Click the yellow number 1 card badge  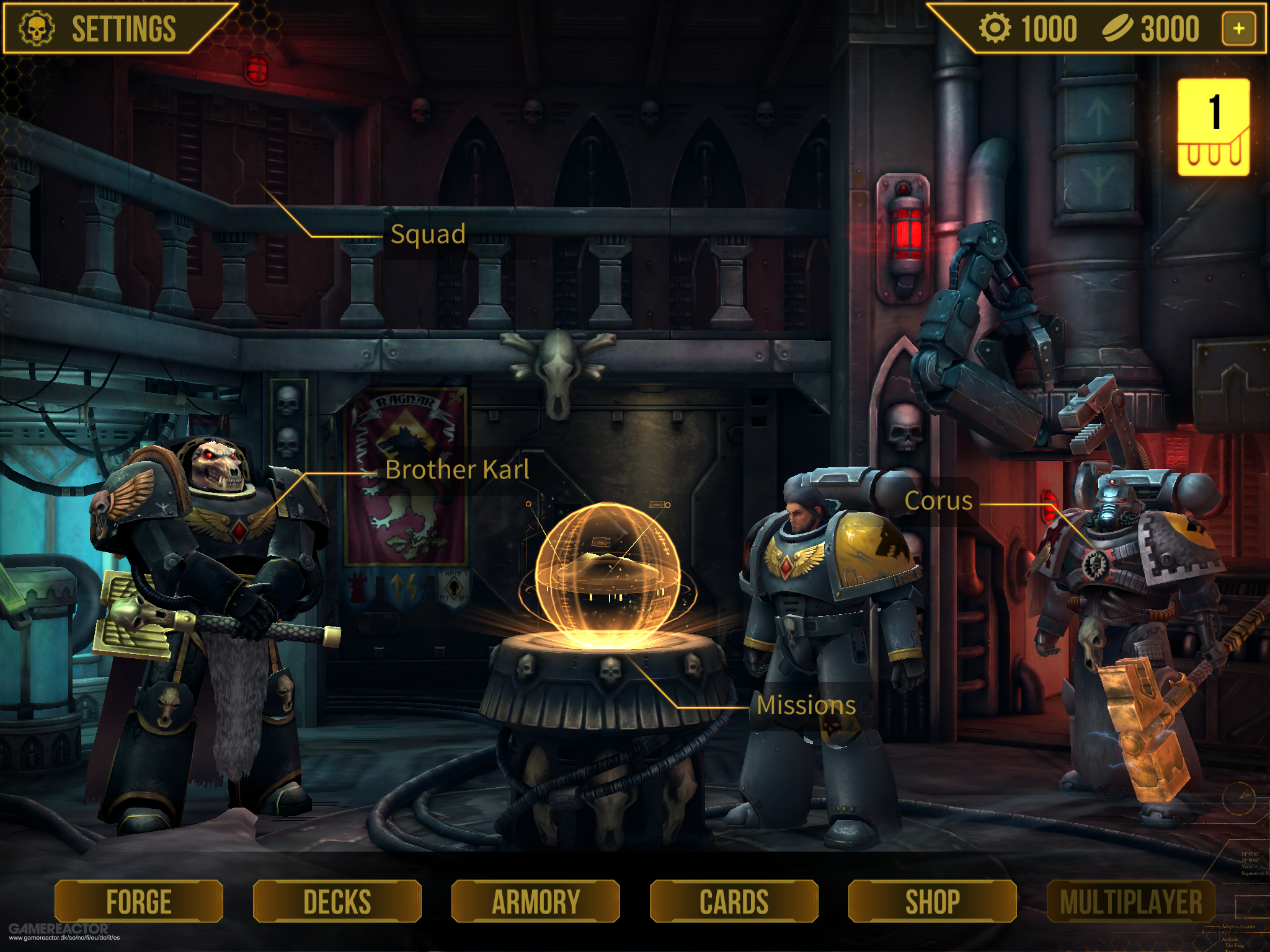(1214, 127)
